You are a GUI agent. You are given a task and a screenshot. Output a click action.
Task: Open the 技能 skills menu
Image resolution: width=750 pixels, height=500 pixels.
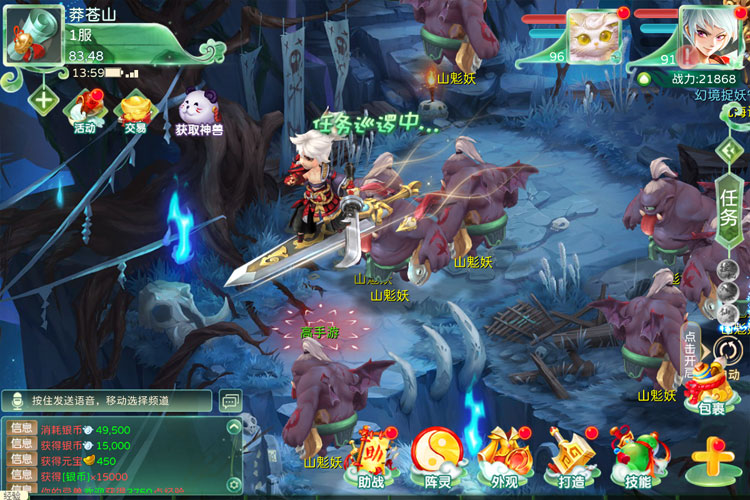click(637, 456)
